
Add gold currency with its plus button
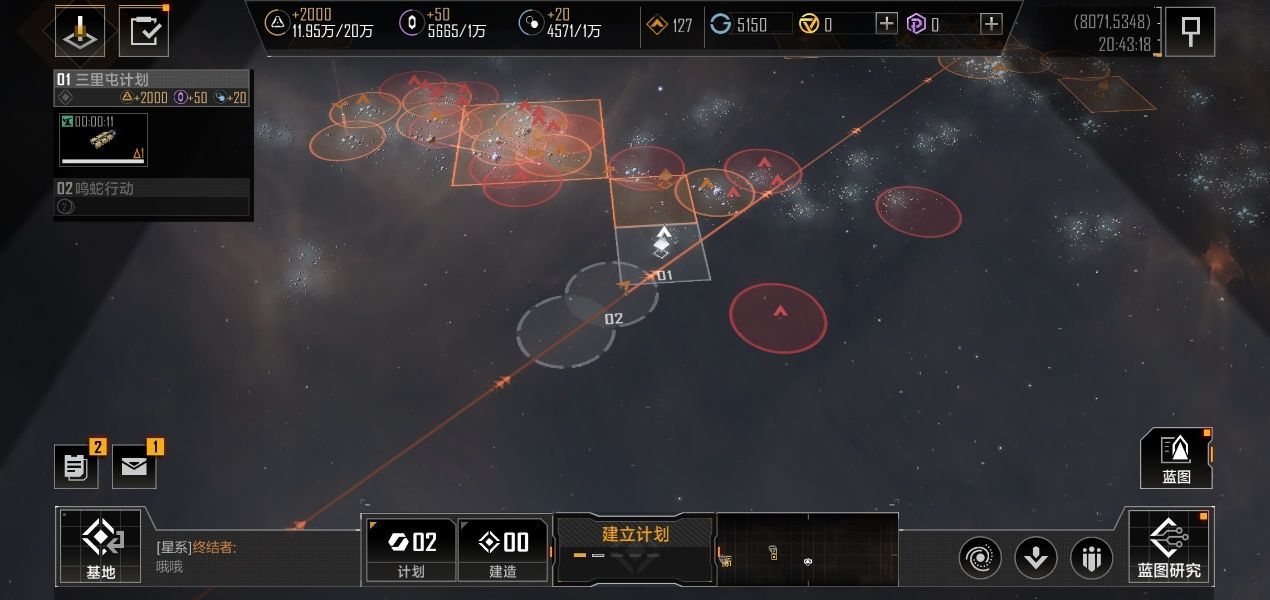[x=886, y=24]
